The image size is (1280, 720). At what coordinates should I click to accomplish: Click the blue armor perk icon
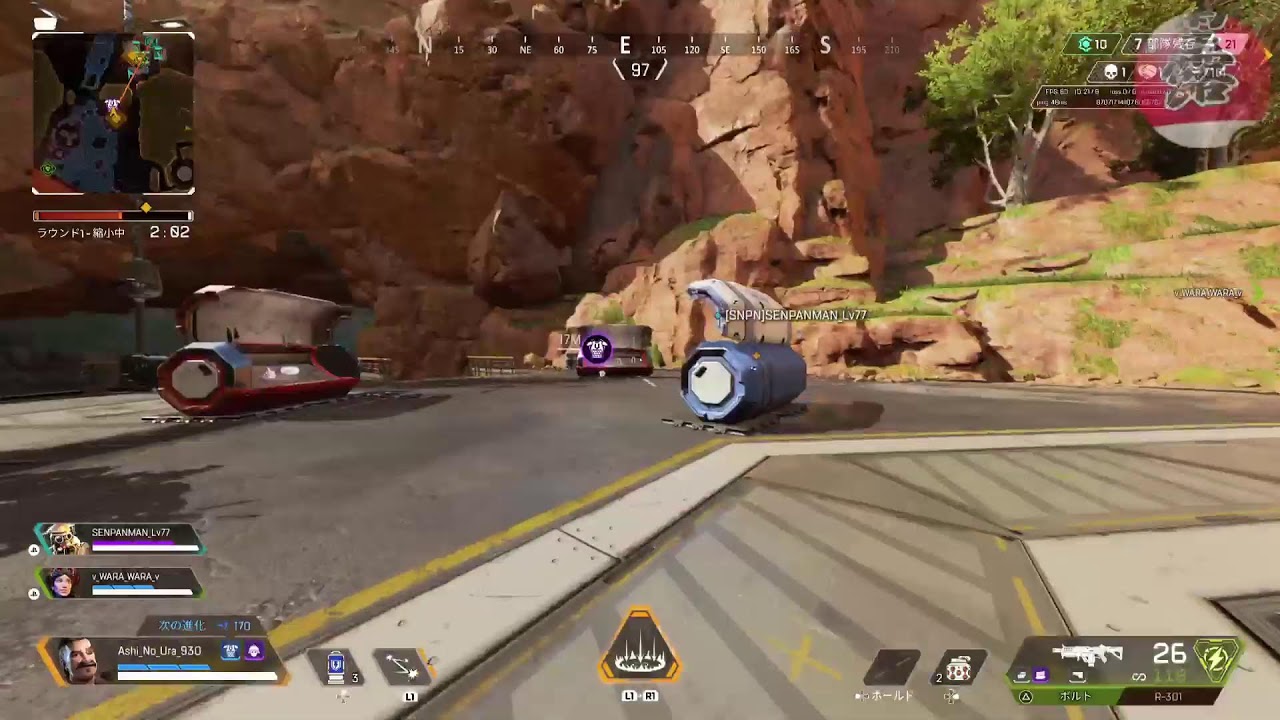pyautogui.click(x=231, y=651)
